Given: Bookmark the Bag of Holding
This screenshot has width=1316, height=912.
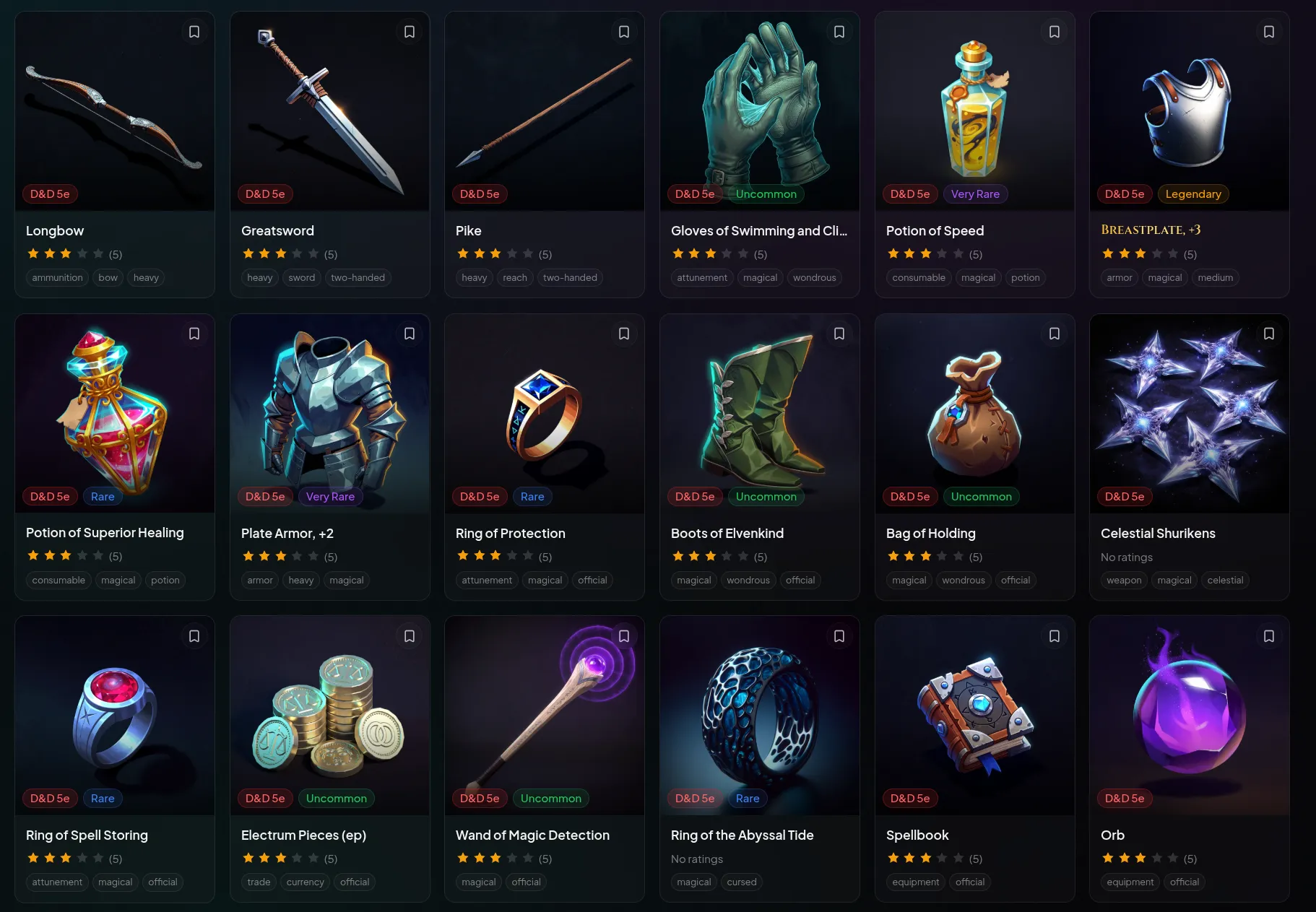Looking at the screenshot, I should click(1054, 333).
